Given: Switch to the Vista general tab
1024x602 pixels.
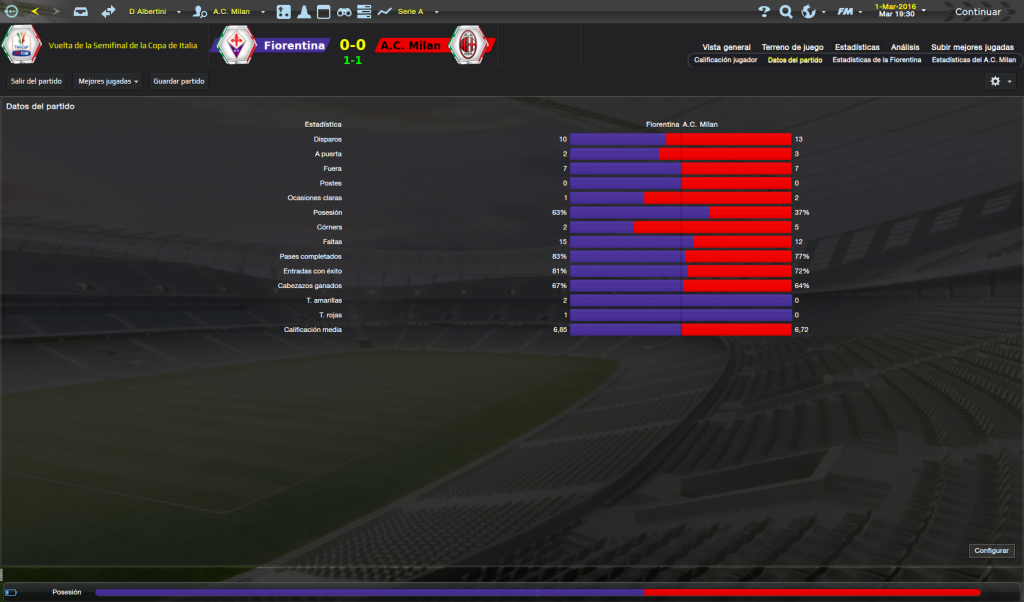Looking at the screenshot, I should click(726, 47).
